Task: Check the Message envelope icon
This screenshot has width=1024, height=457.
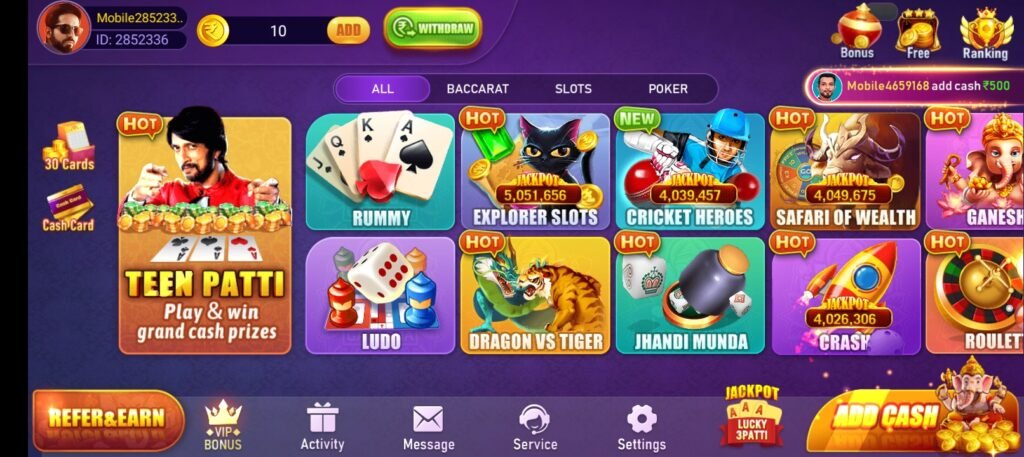Action: click(428, 427)
